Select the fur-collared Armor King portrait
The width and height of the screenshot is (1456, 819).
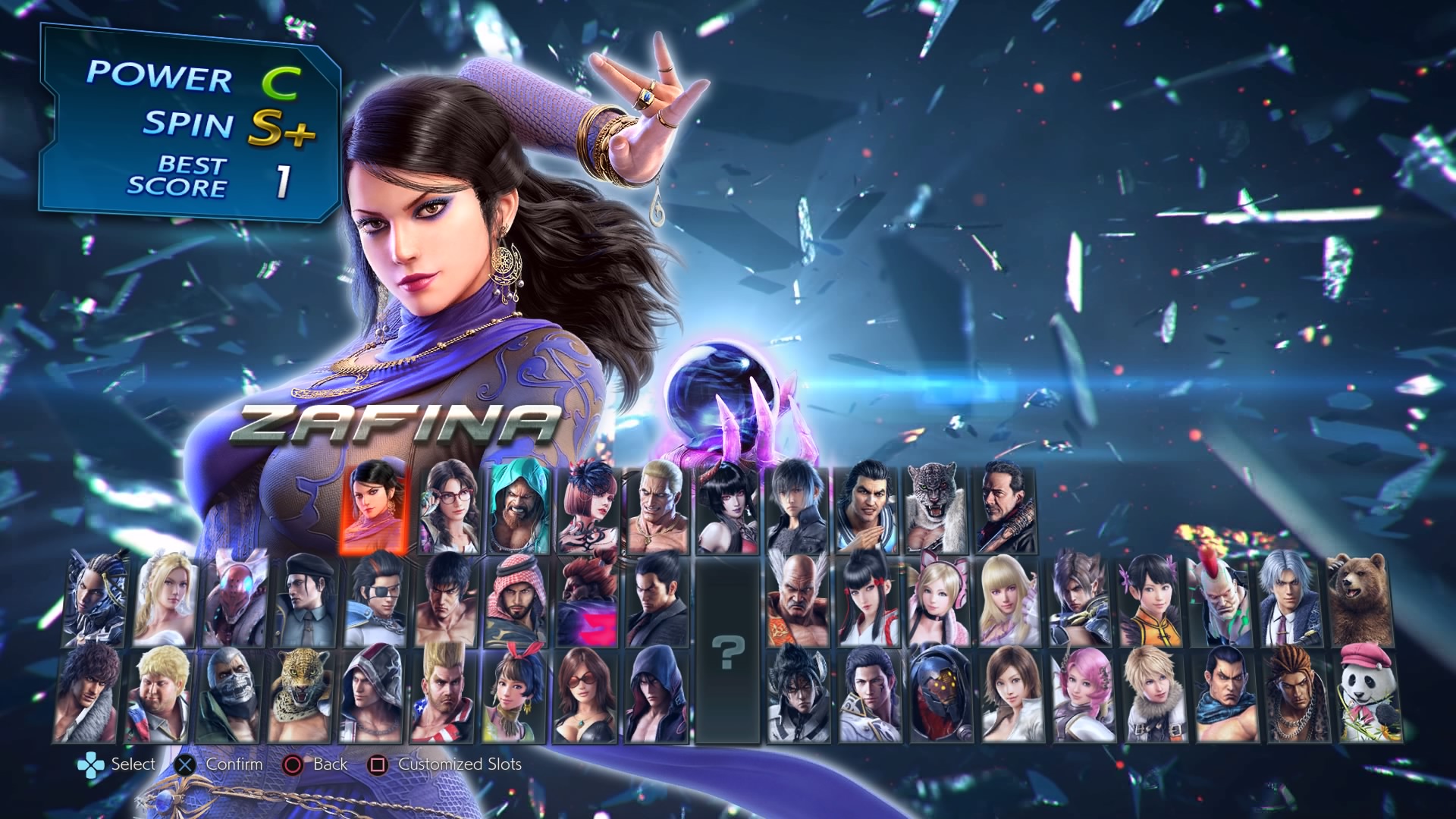pos(936,506)
